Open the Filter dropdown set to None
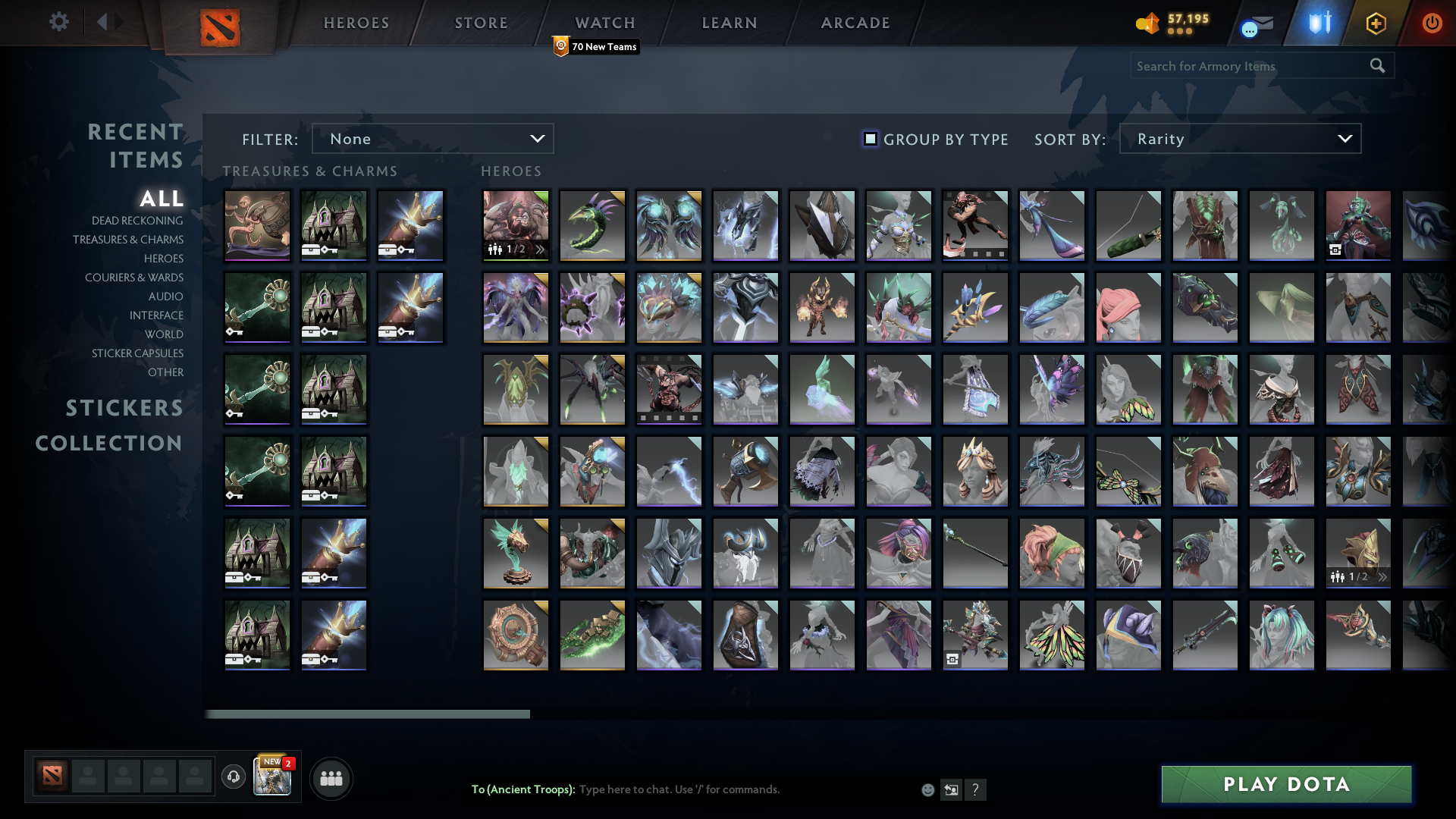The height and width of the screenshot is (819, 1456). tap(432, 139)
